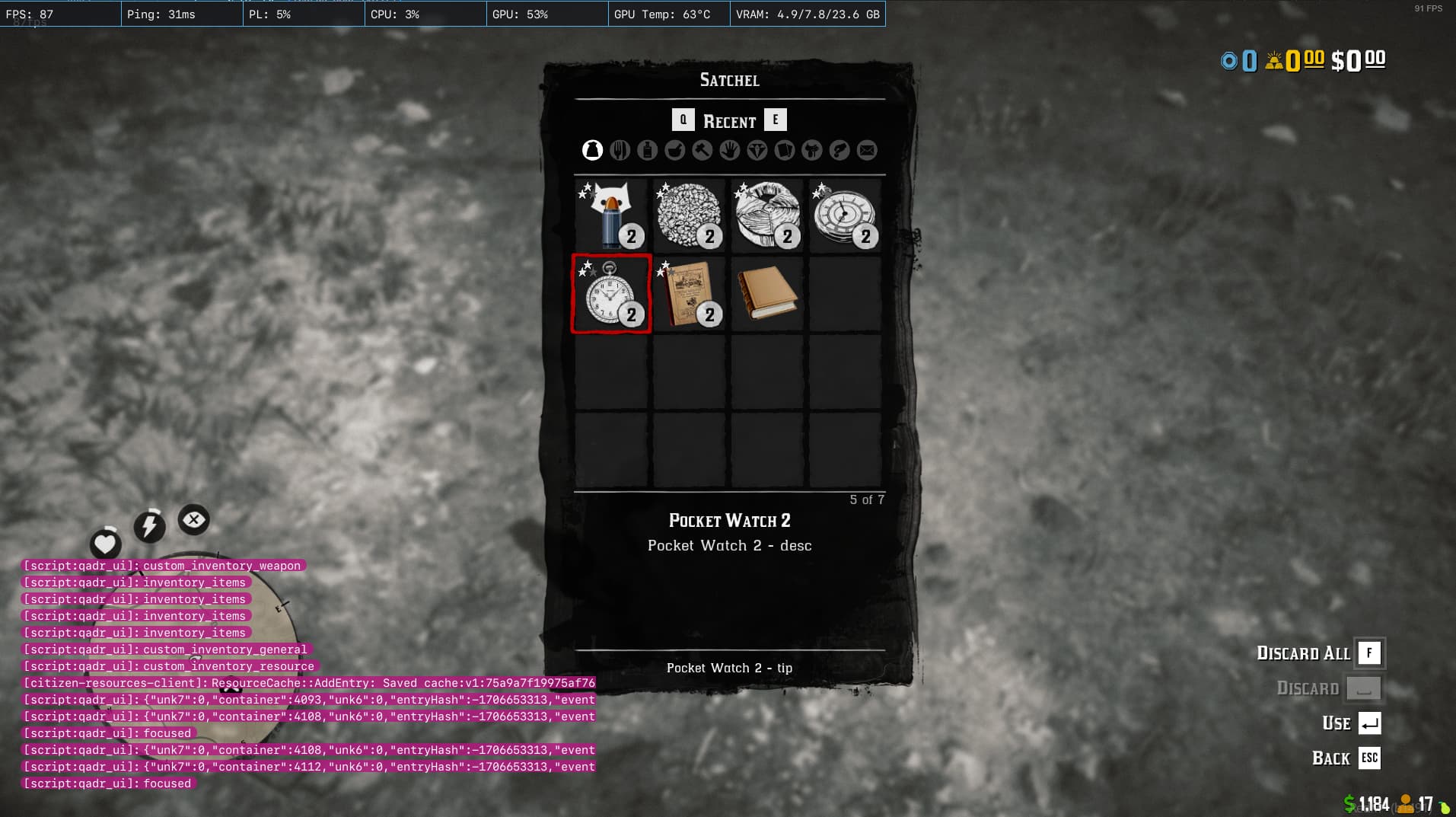This screenshot has width=1456, height=817.
Task: Click Discard All
Action: [x=1302, y=653]
